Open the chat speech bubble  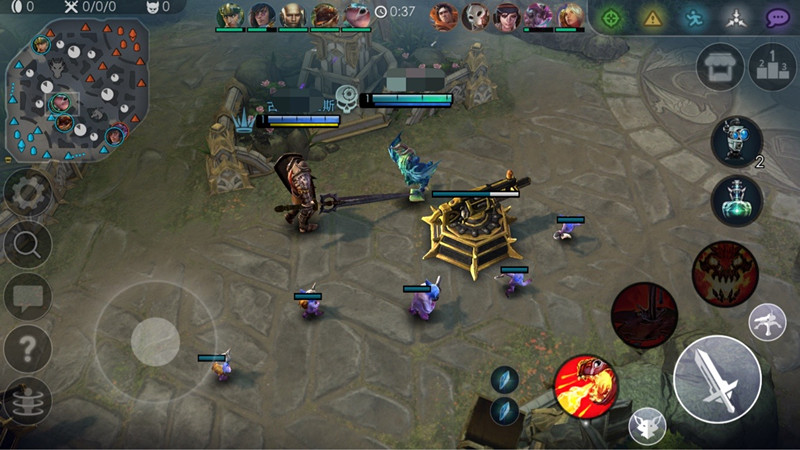coord(27,296)
